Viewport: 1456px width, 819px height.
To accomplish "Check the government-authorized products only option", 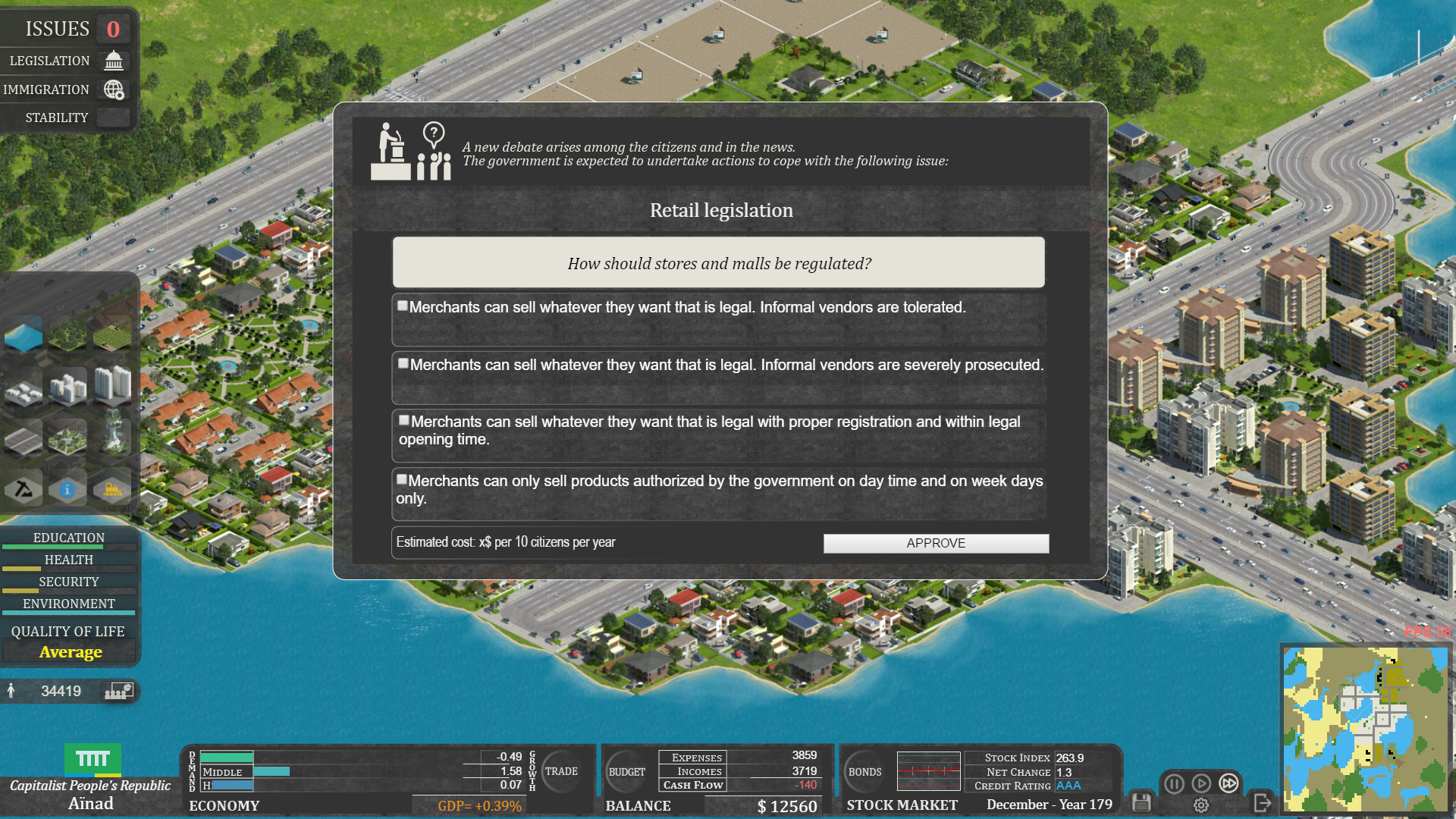I will (x=402, y=479).
